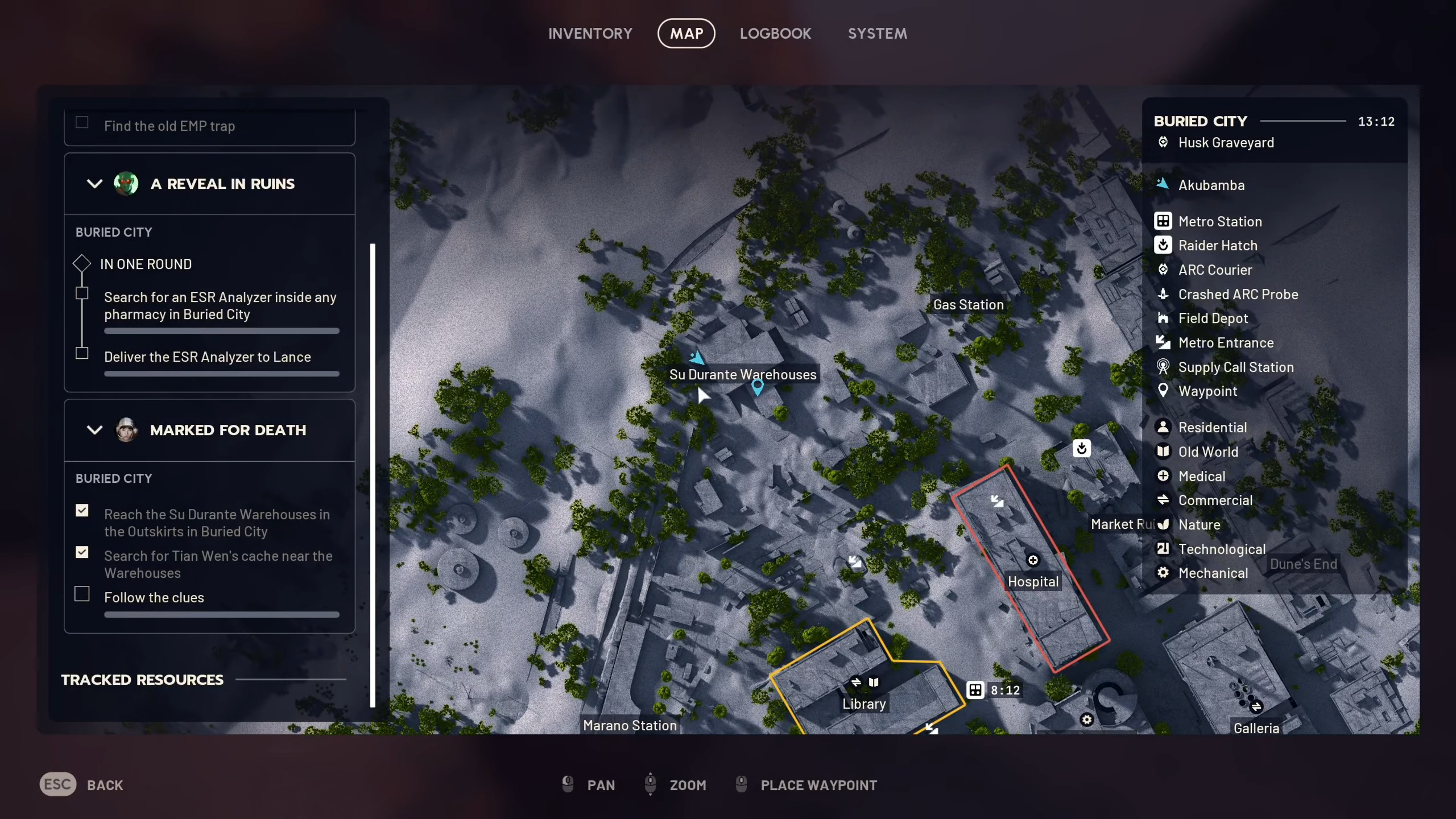Screen dimensions: 1456x819
Task: Select the Field Depot icon
Action: [x=1164, y=318]
